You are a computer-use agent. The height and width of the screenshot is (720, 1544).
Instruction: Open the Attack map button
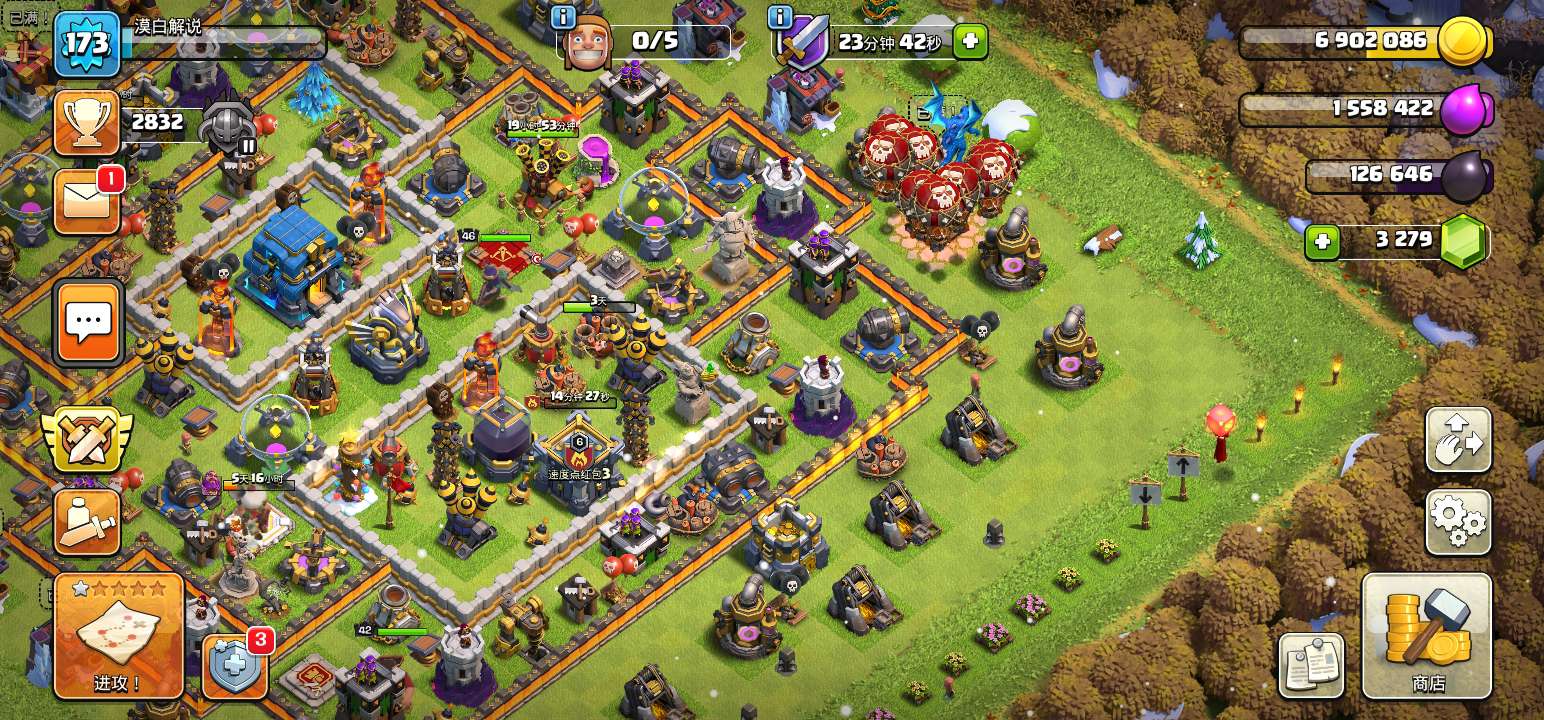(119, 635)
